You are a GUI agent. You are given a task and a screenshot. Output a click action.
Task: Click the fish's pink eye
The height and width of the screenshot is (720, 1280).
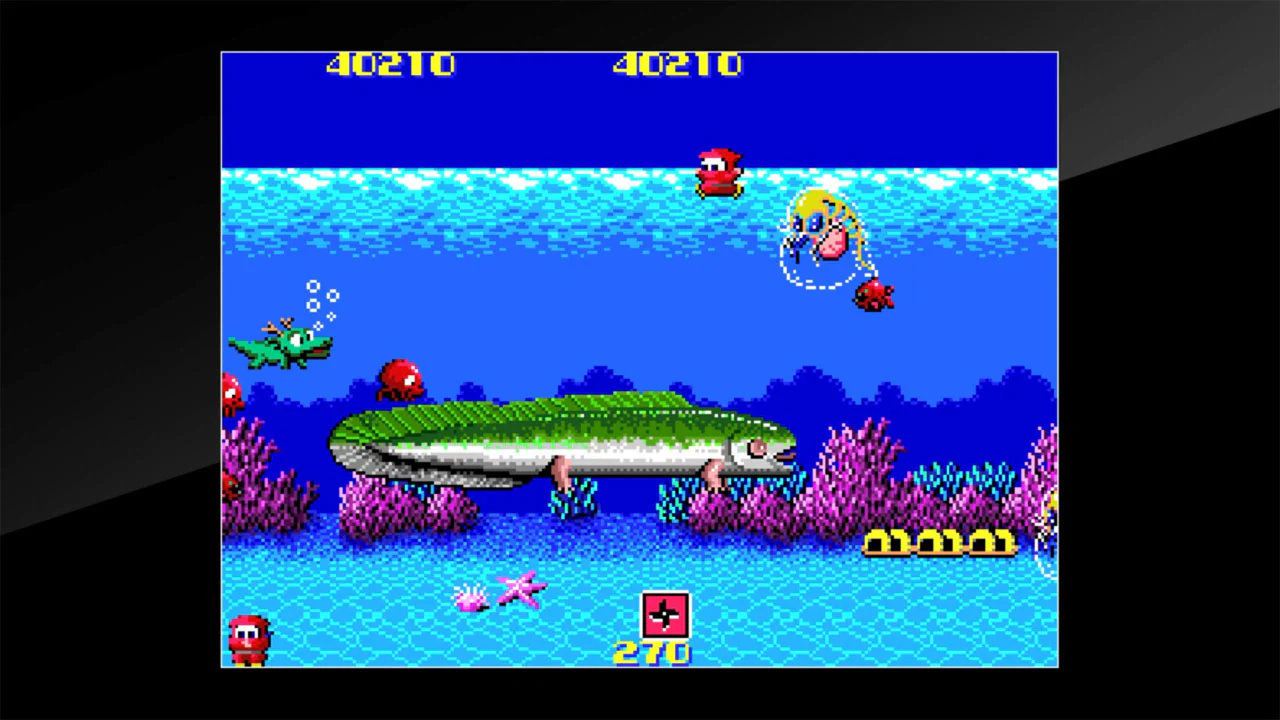pyautogui.click(x=757, y=448)
